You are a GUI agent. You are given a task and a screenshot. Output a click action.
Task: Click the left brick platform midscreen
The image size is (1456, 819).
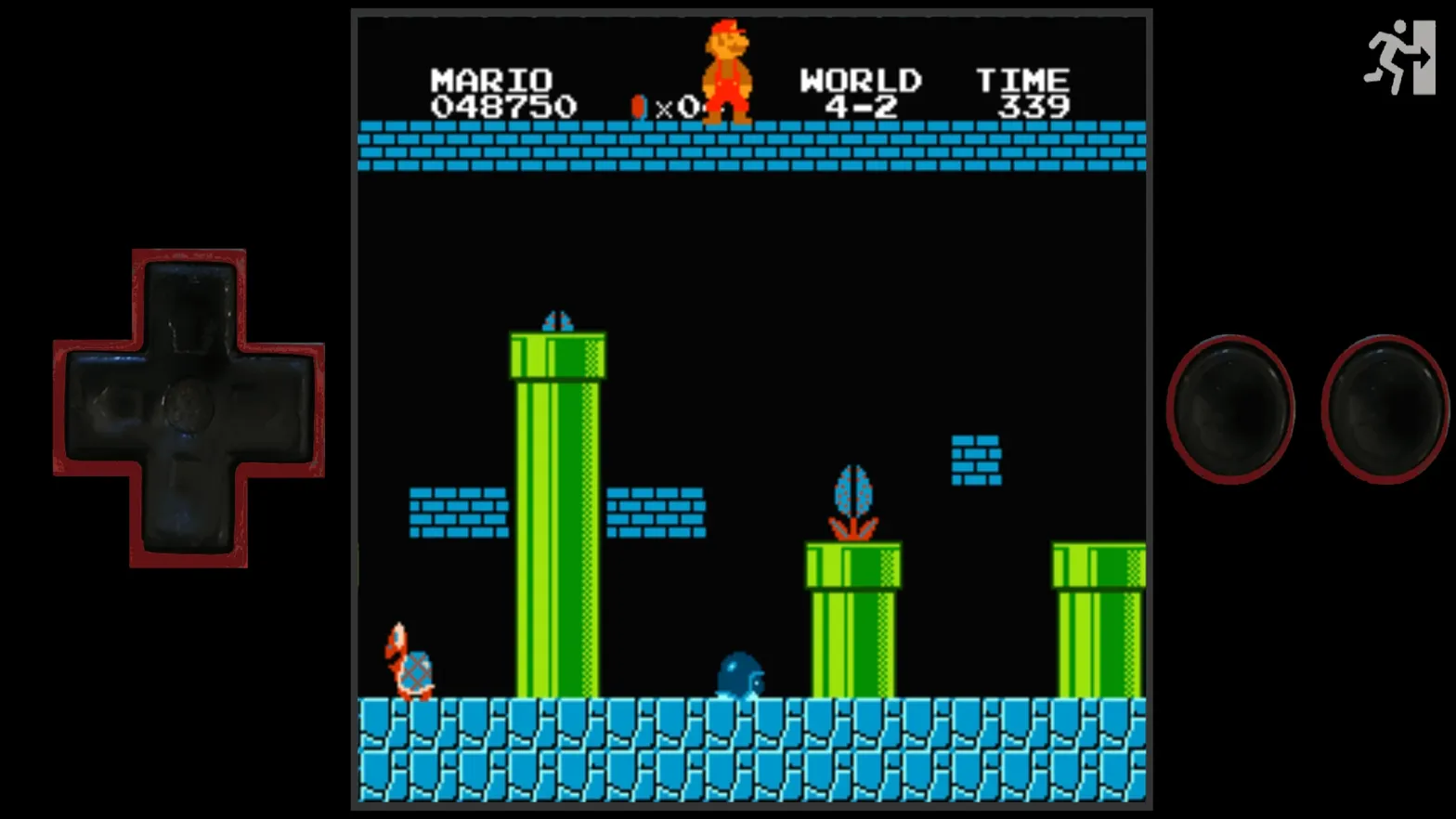tap(460, 511)
